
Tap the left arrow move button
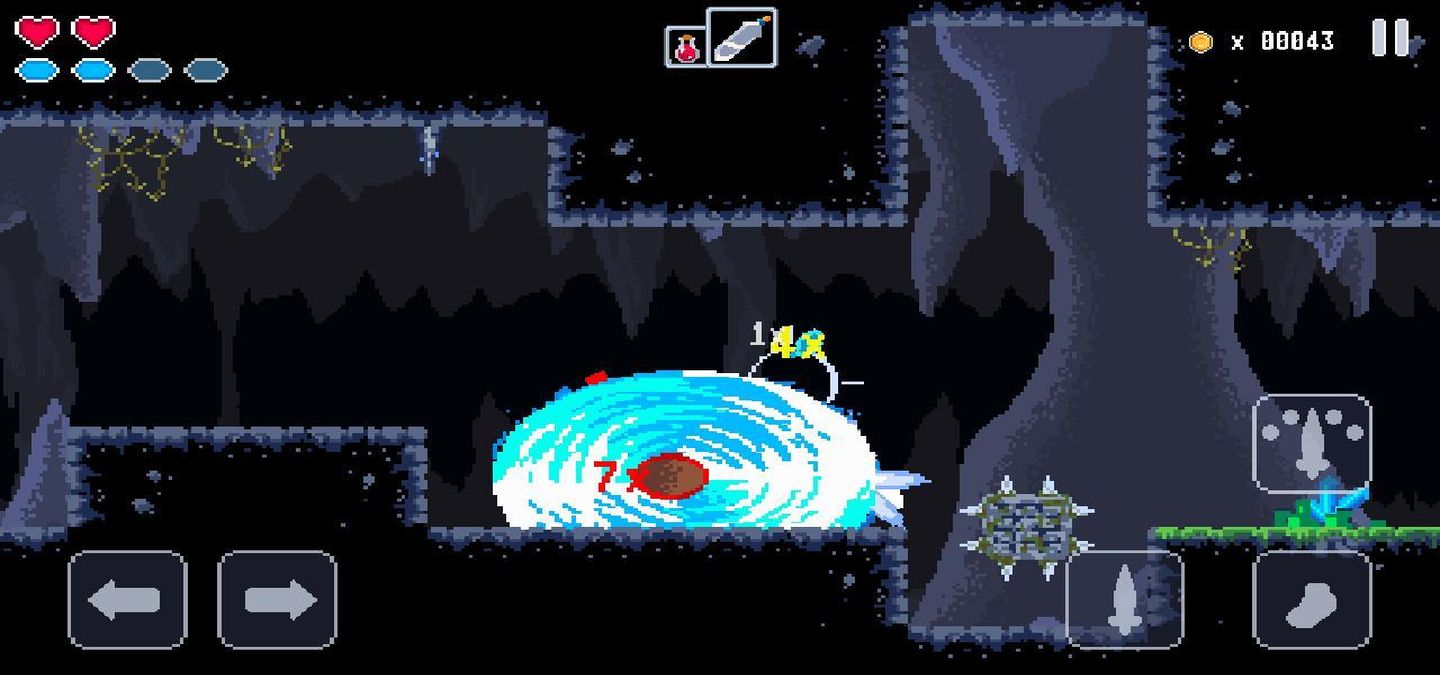point(127,600)
